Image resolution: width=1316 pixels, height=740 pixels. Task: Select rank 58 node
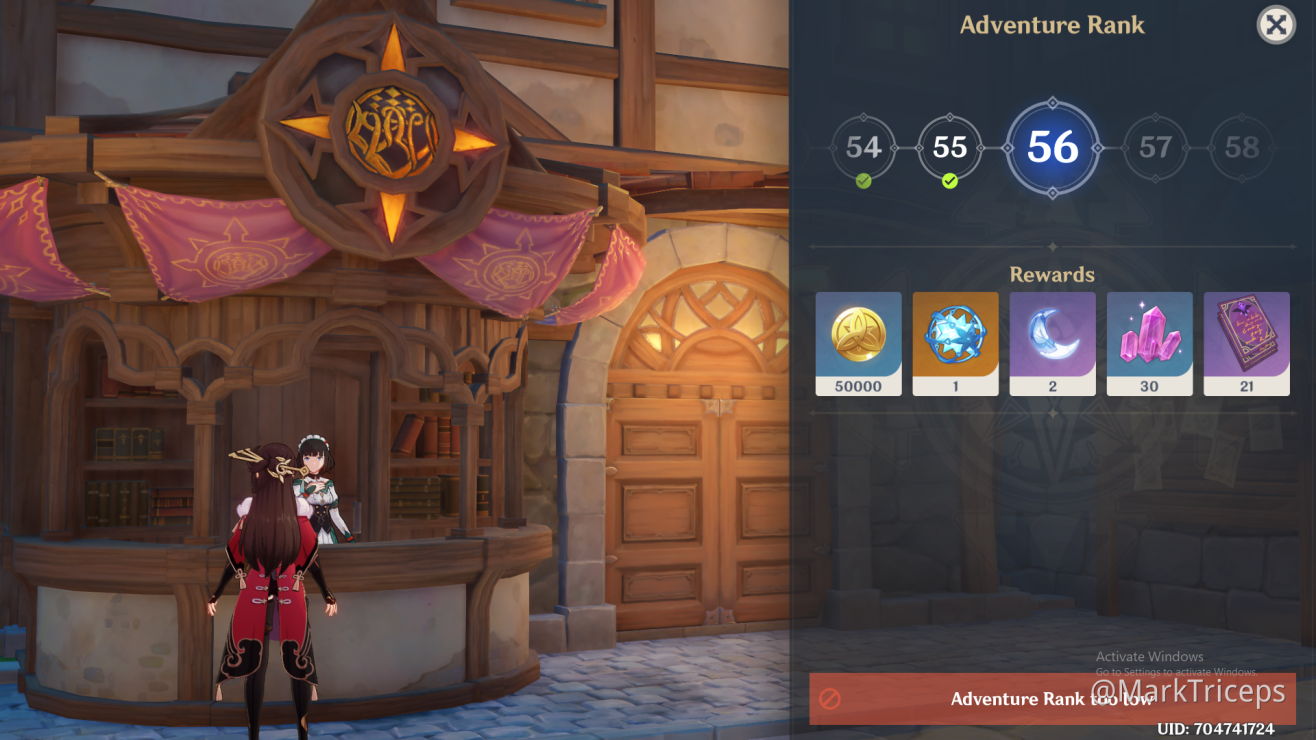pos(1241,148)
